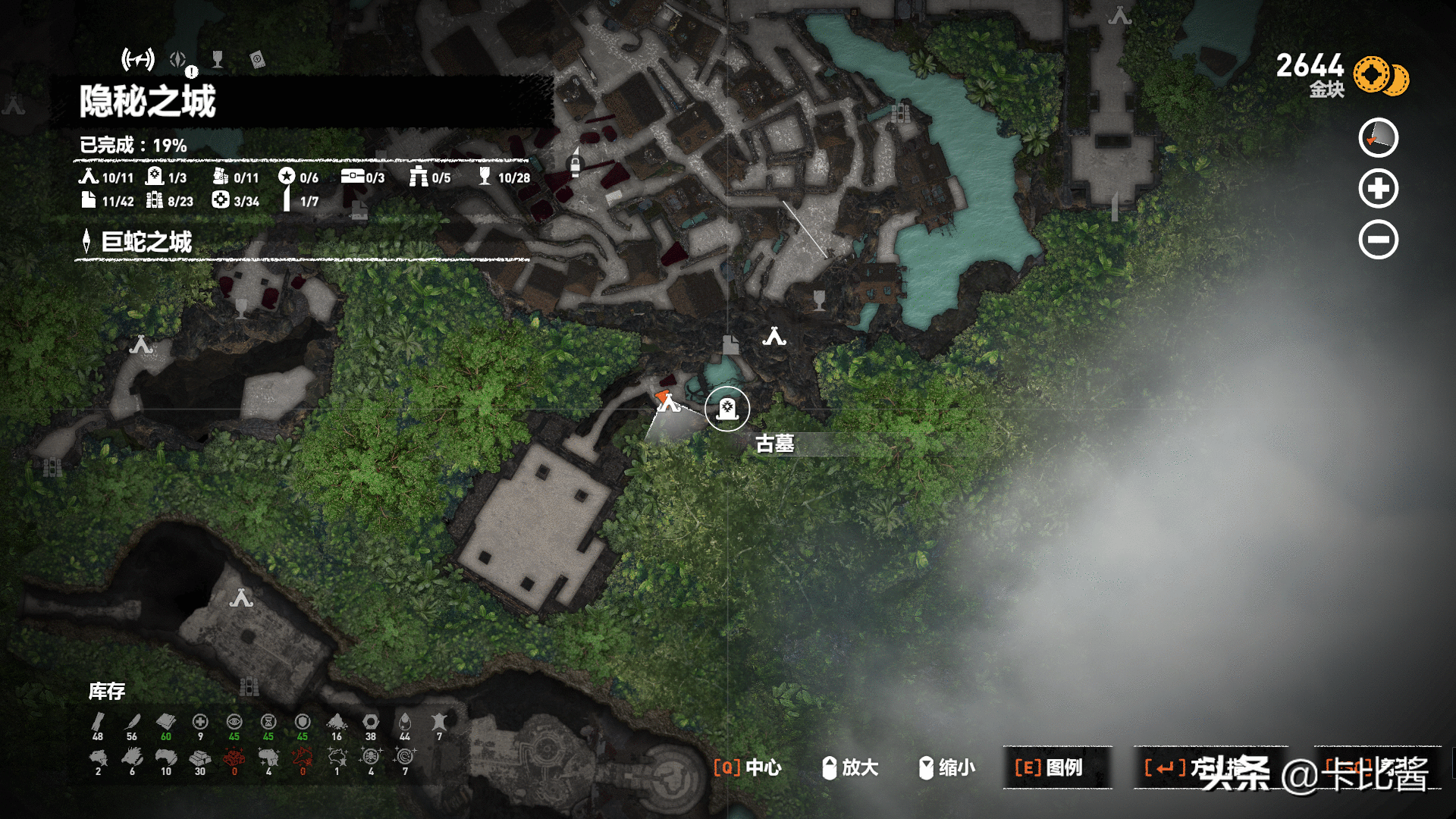Screen dimensions: 1456x819
Task: Select the base camp marker west of the city
Action: coord(141,345)
